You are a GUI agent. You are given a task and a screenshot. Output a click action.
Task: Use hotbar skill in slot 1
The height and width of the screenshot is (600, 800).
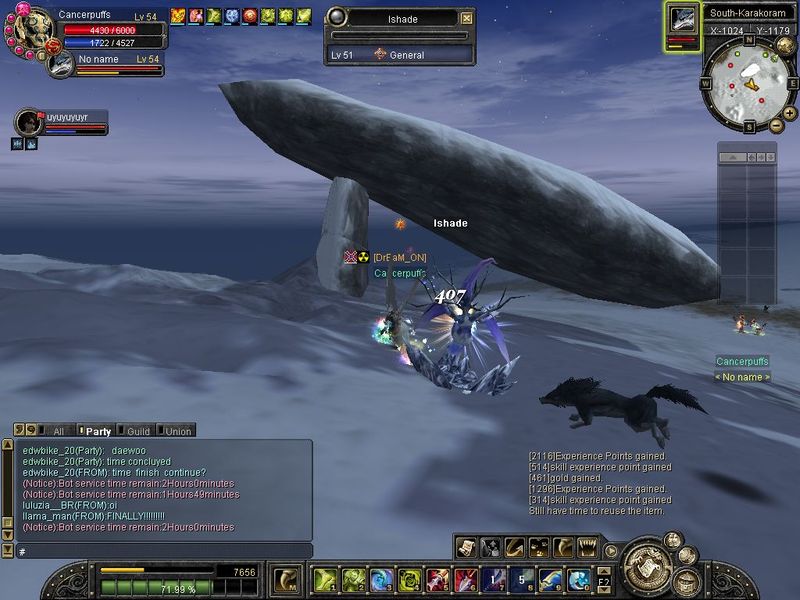[325, 579]
